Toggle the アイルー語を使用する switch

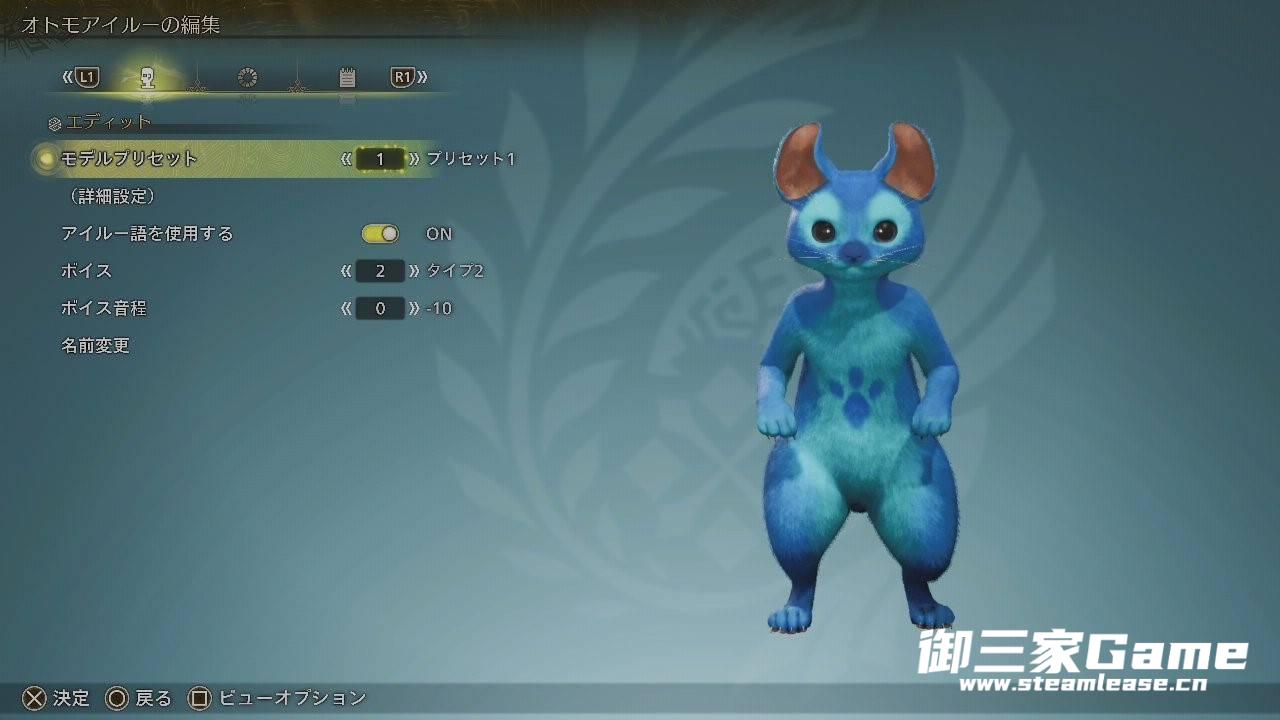(380, 234)
